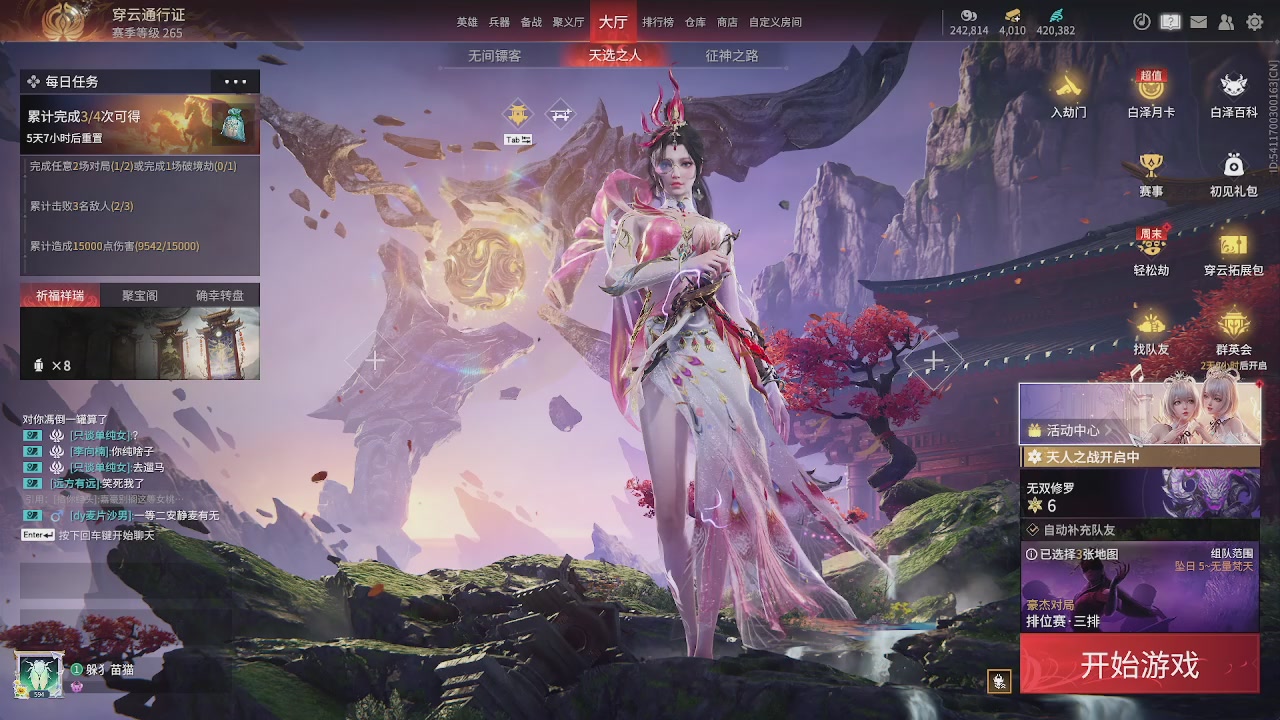Start the match with 开始游戏 button
This screenshot has width=1280, height=720.
coord(1139,665)
